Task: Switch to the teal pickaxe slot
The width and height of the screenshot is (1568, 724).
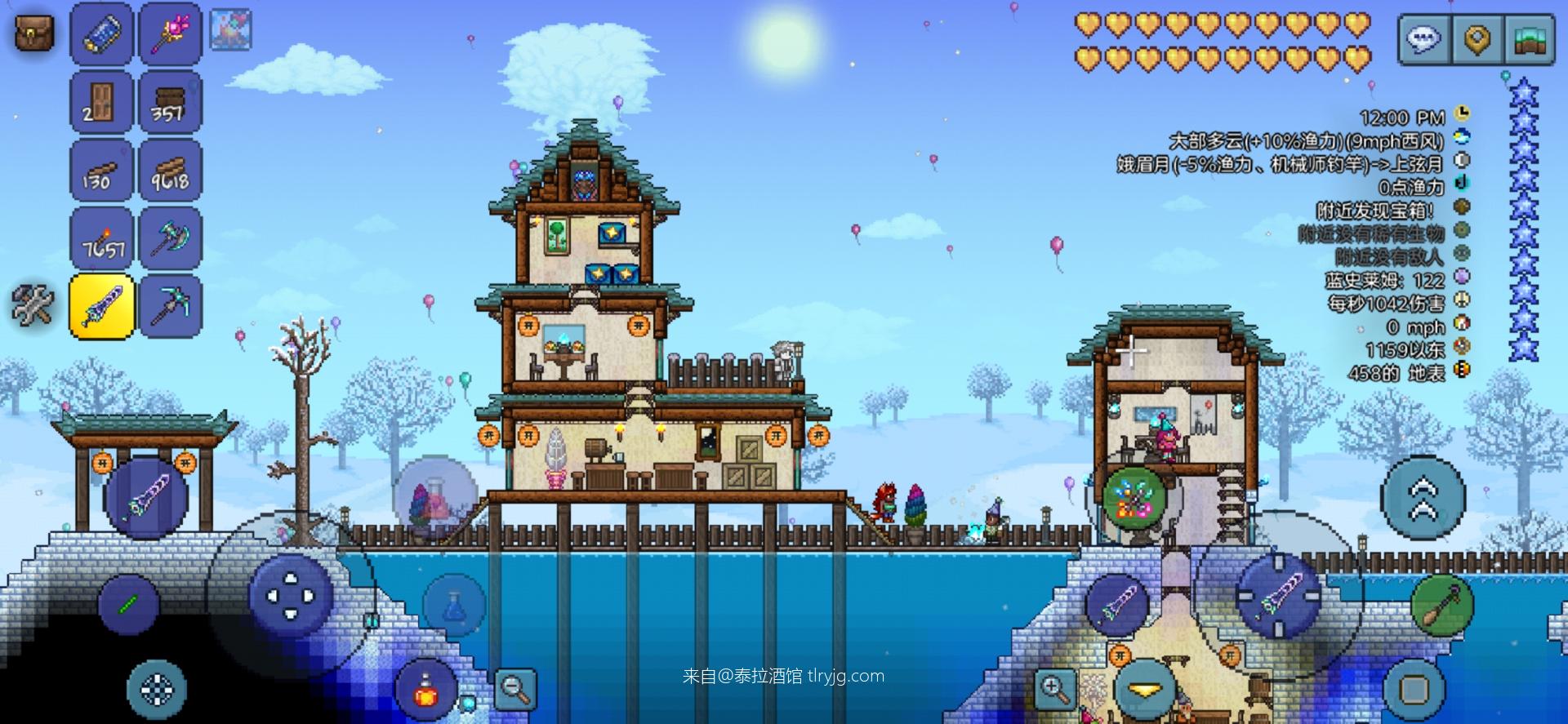Action: coord(170,306)
